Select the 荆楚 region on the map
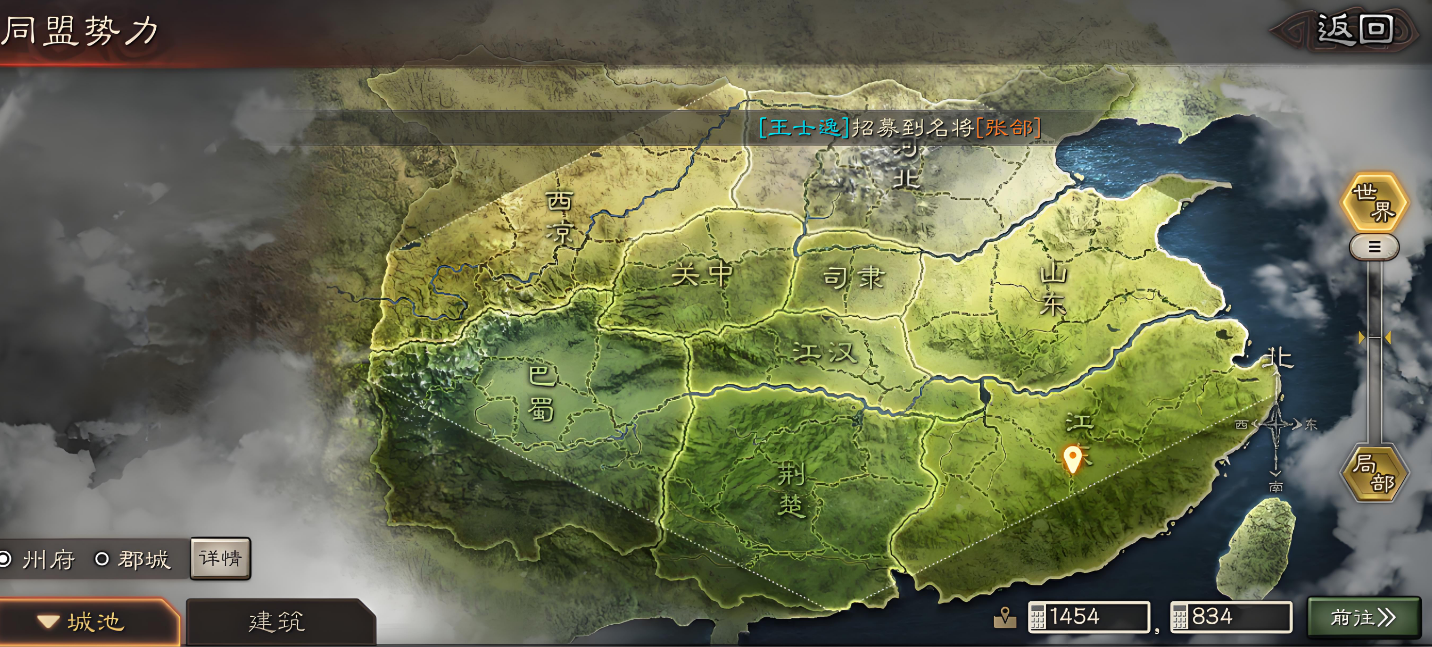The image size is (1432, 647). pos(791,490)
